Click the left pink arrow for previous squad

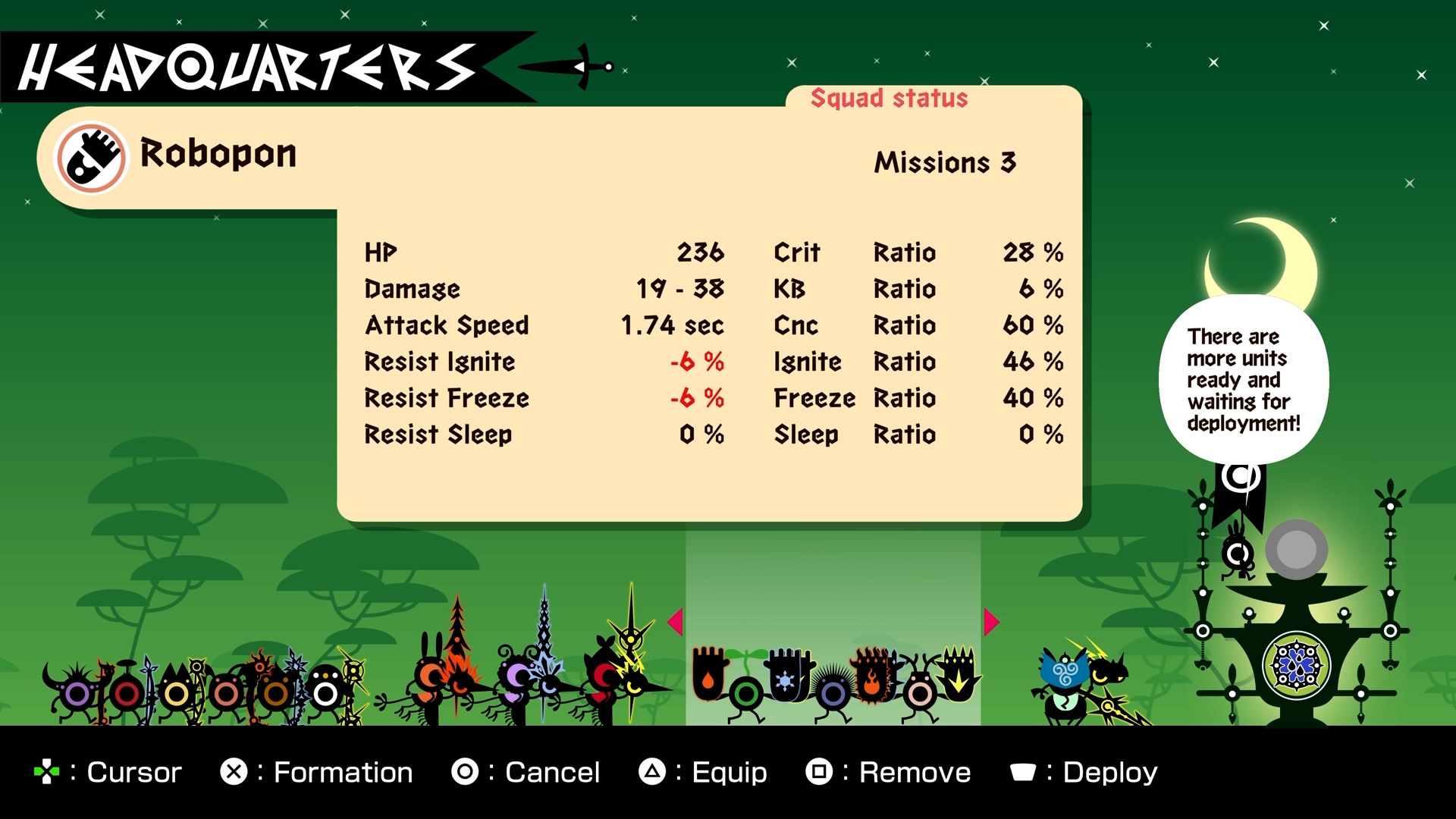pyautogui.click(x=673, y=621)
